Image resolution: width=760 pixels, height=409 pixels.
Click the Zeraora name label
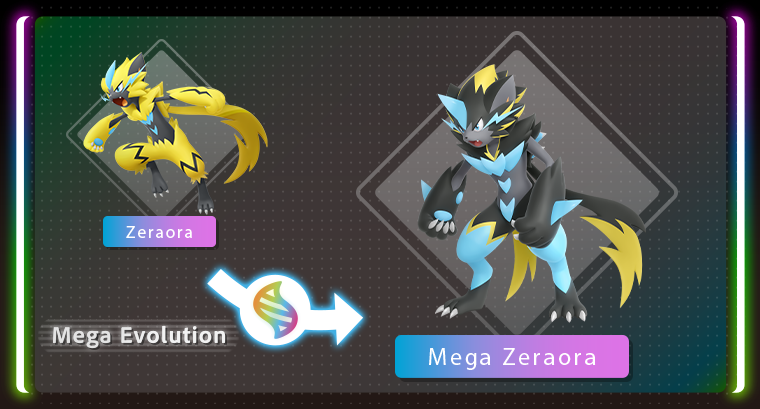(159, 232)
